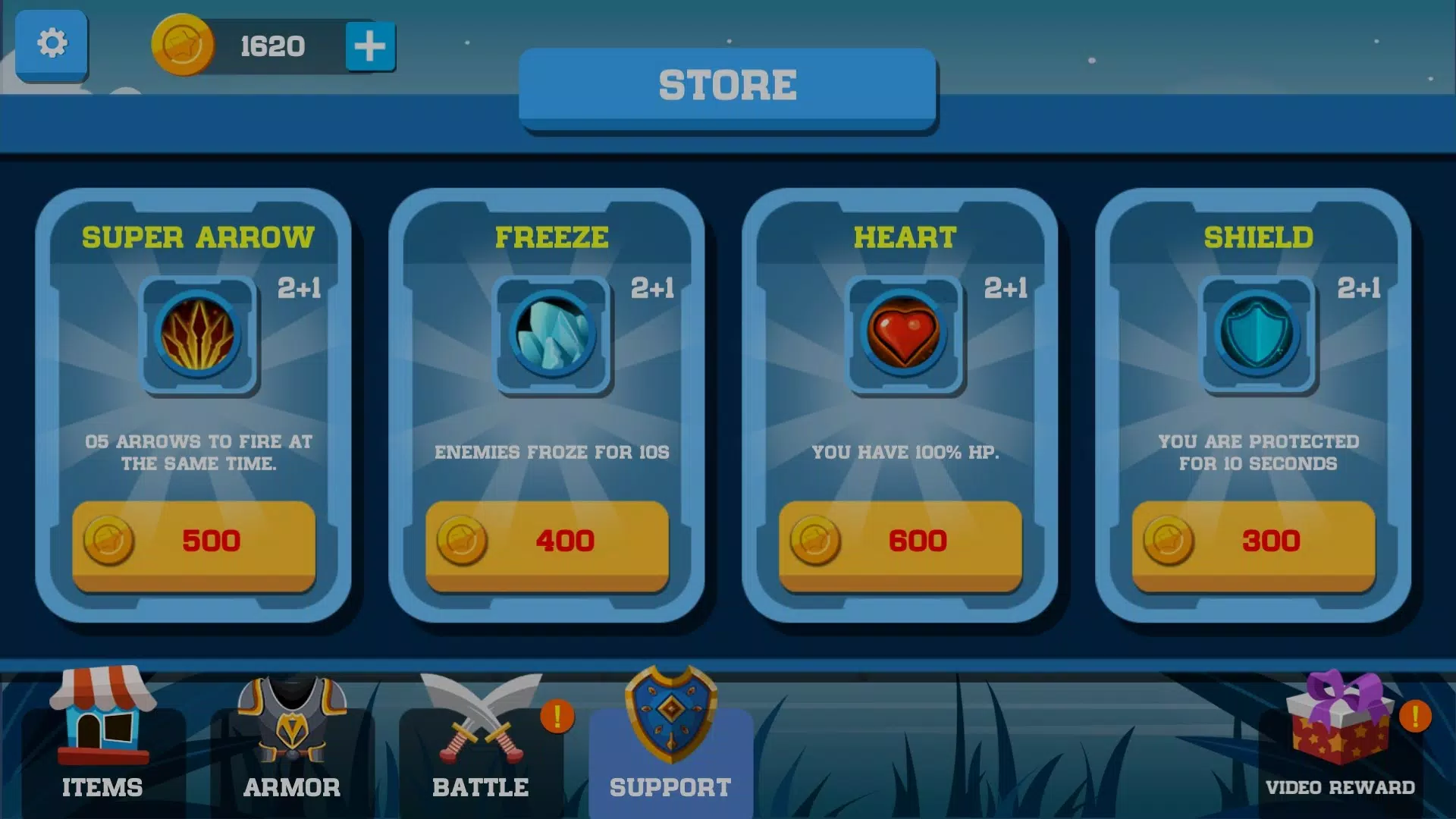The image size is (1456, 819).
Task: Choose the red Heart icon
Action: point(905,334)
